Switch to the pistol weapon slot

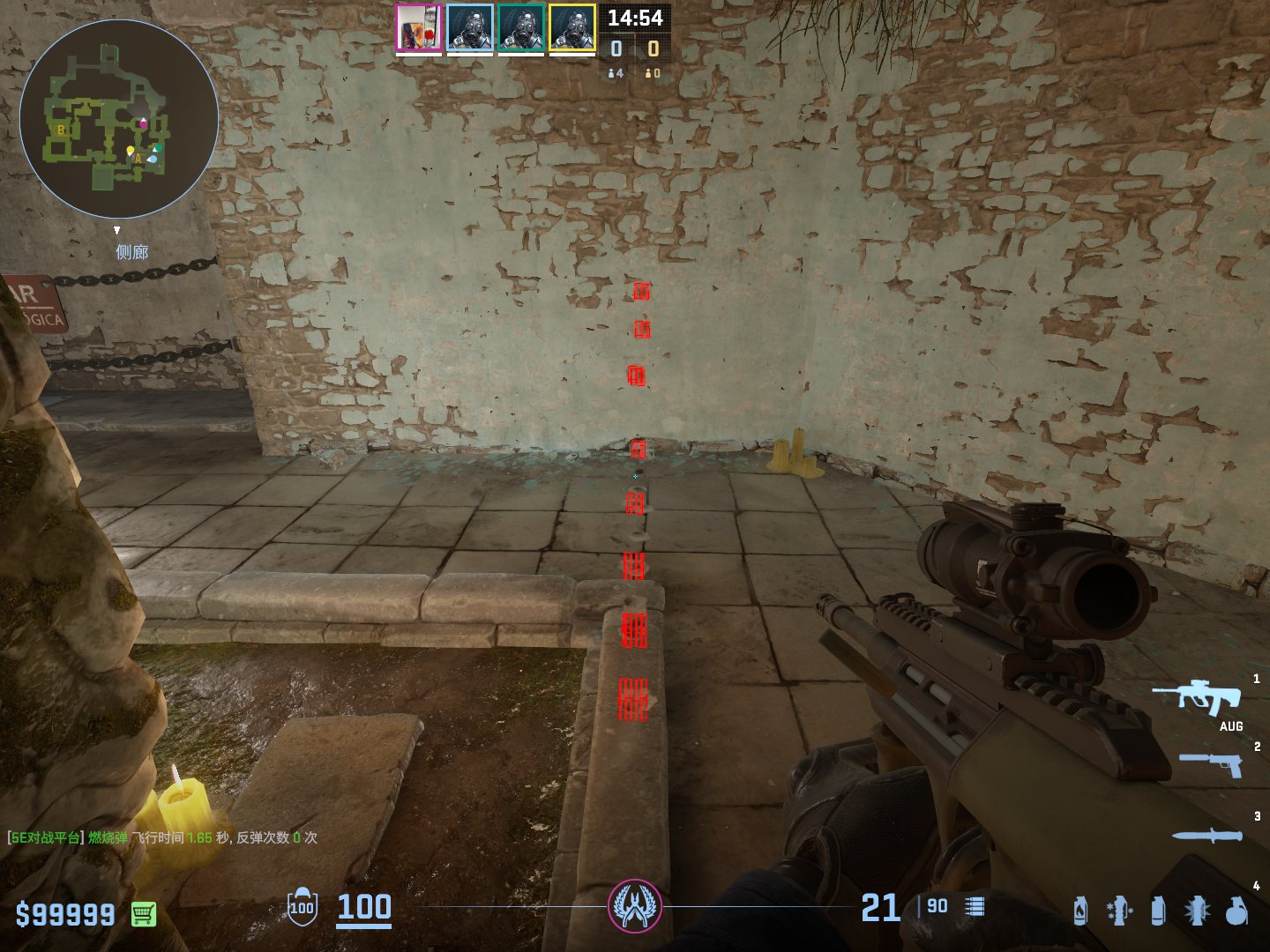tap(1210, 763)
